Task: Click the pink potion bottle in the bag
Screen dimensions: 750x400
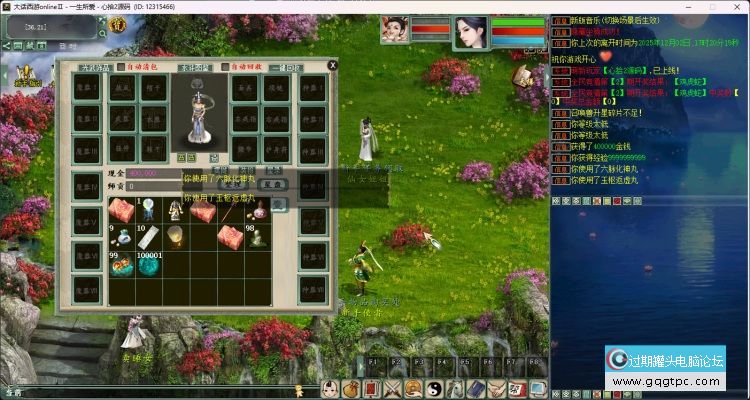Action: [258, 209]
